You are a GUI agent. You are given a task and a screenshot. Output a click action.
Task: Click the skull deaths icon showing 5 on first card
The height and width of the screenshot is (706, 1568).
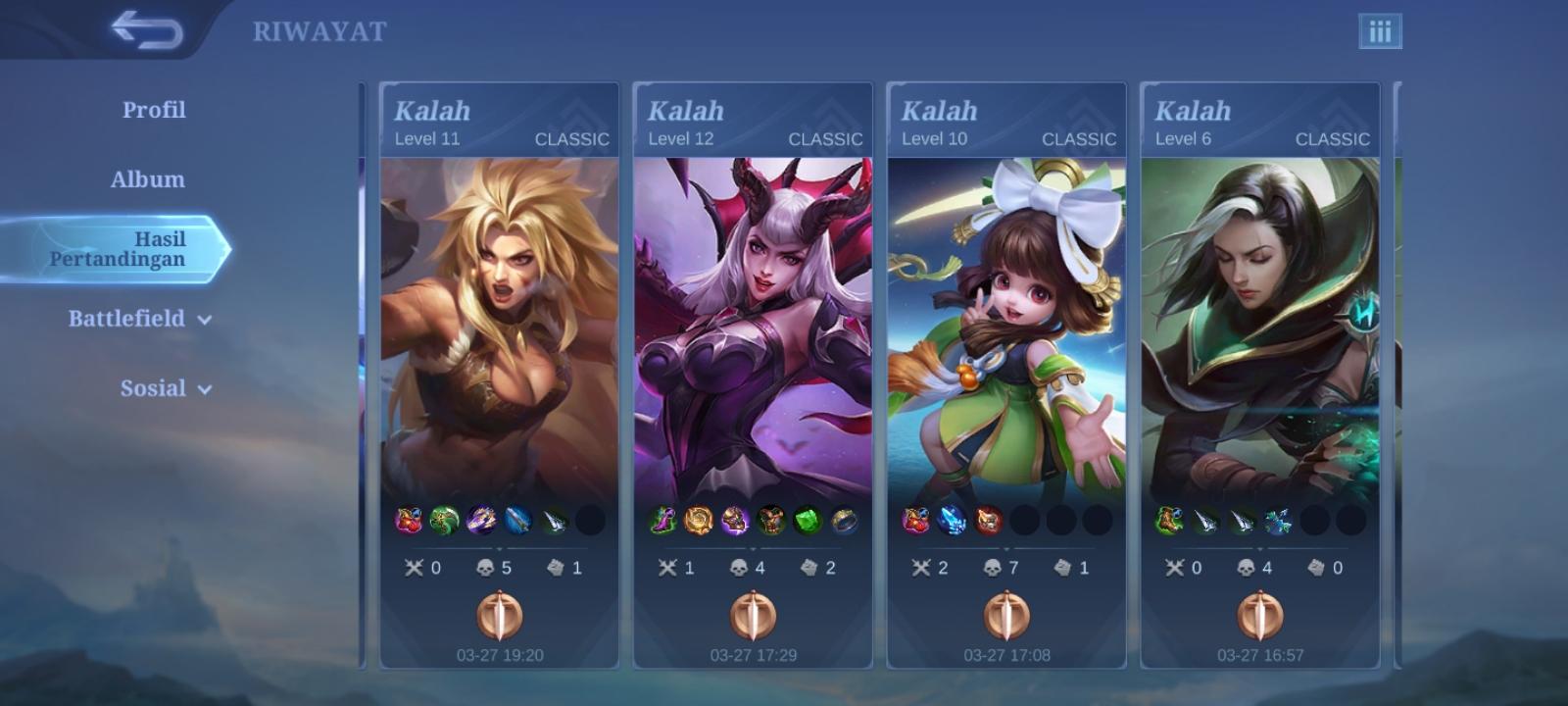point(486,567)
